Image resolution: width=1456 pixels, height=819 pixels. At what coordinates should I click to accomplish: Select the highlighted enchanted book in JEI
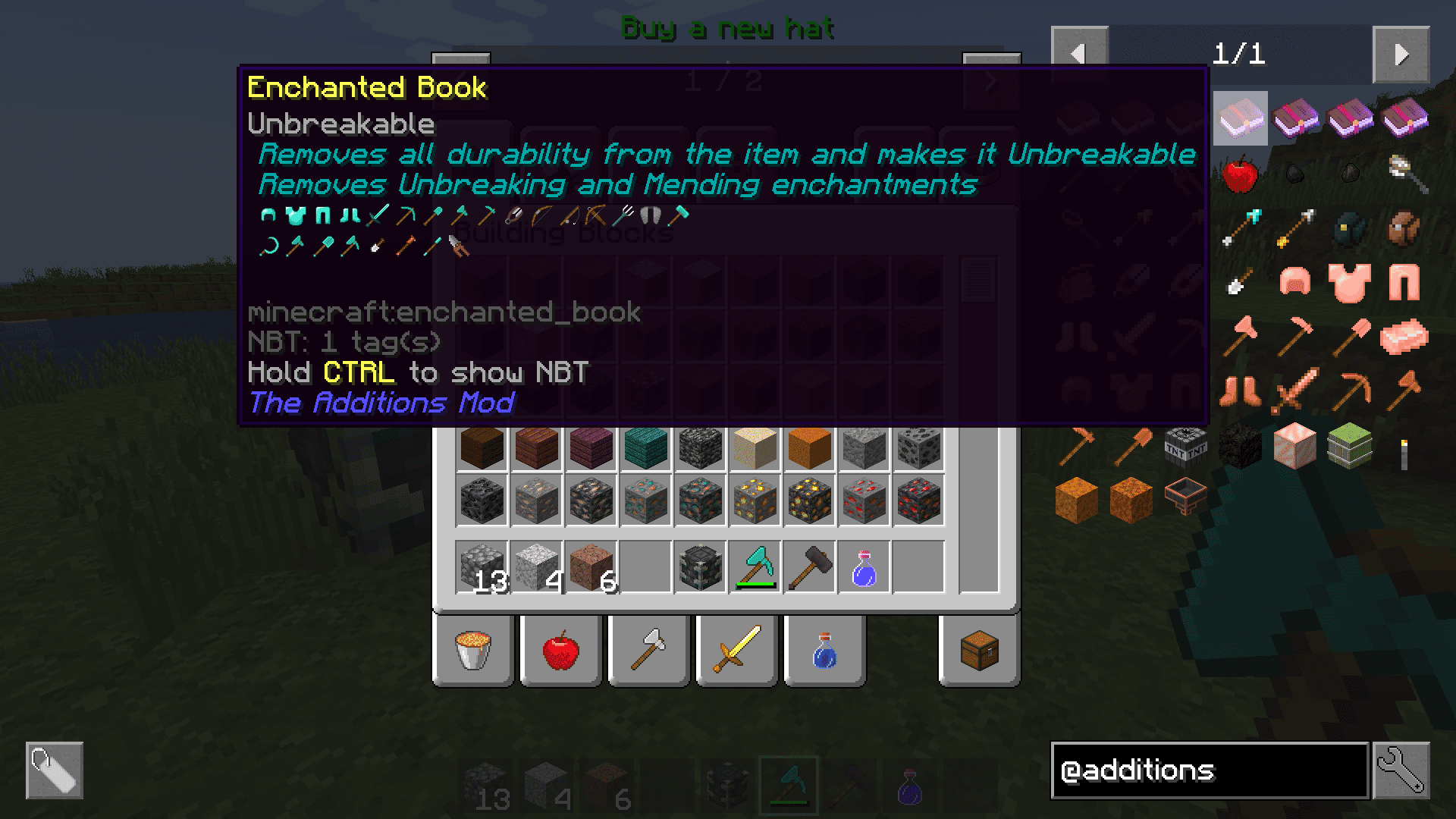[1240, 119]
